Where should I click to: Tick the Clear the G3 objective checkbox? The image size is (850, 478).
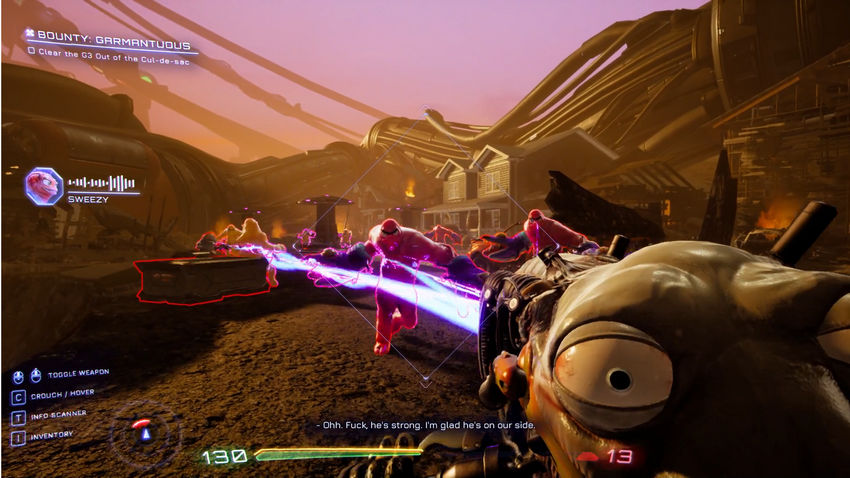32,50
